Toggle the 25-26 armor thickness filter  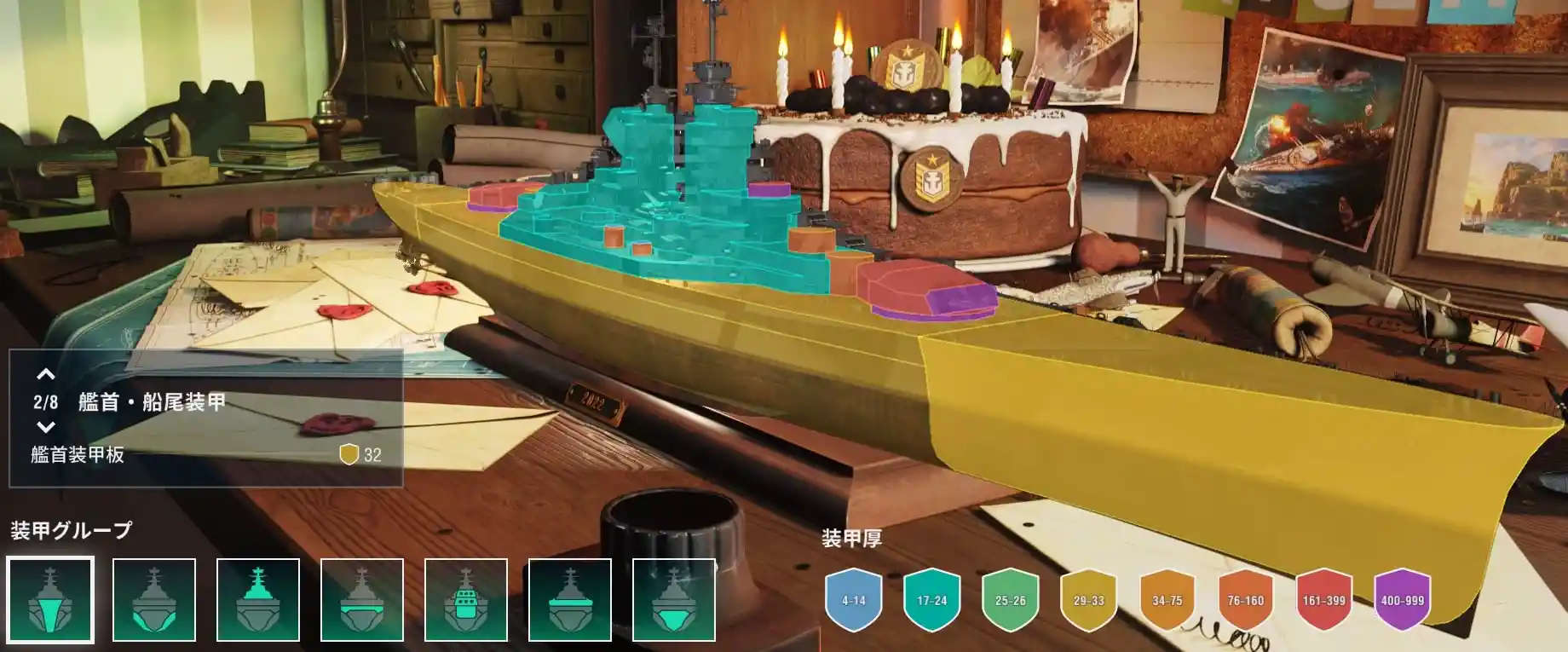(1011, 600)
